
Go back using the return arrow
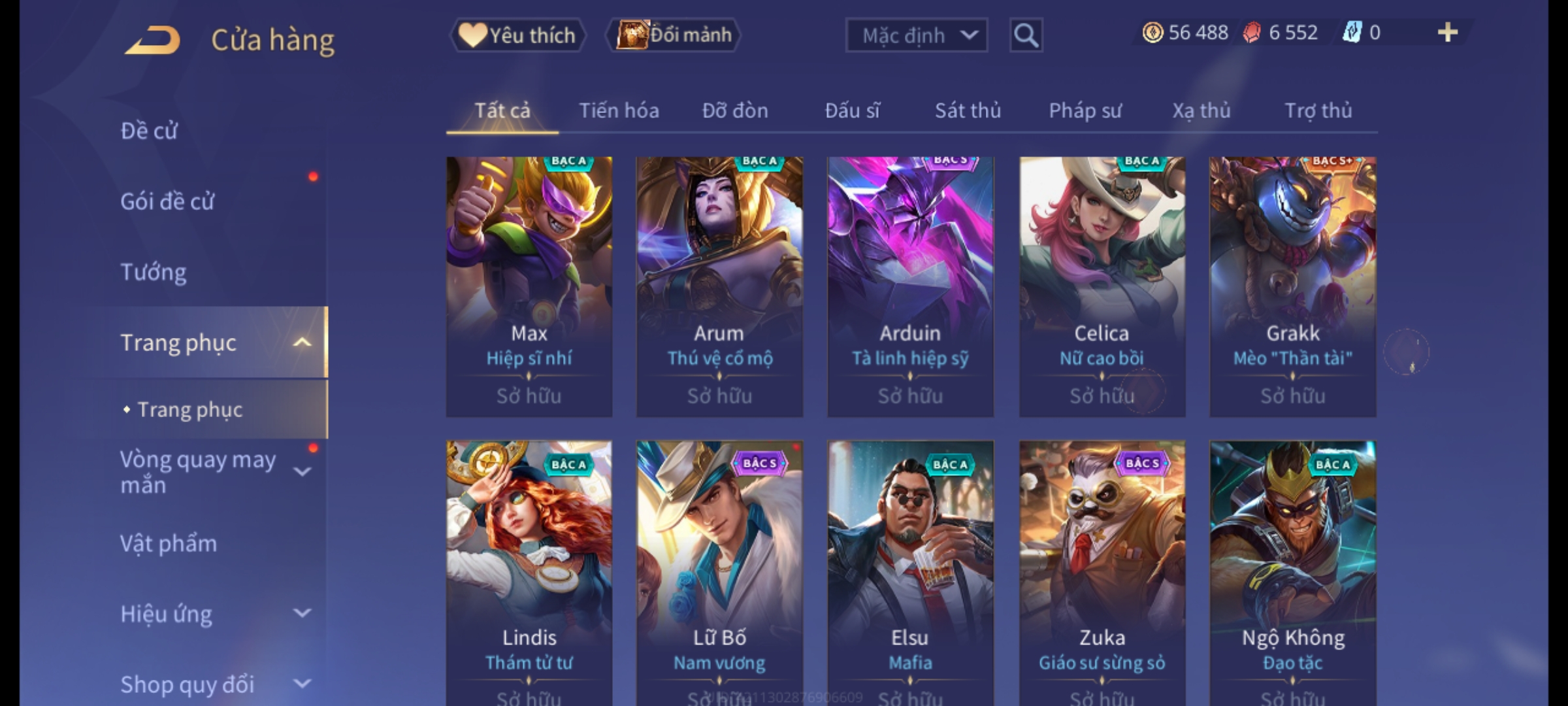click(152, 41)
